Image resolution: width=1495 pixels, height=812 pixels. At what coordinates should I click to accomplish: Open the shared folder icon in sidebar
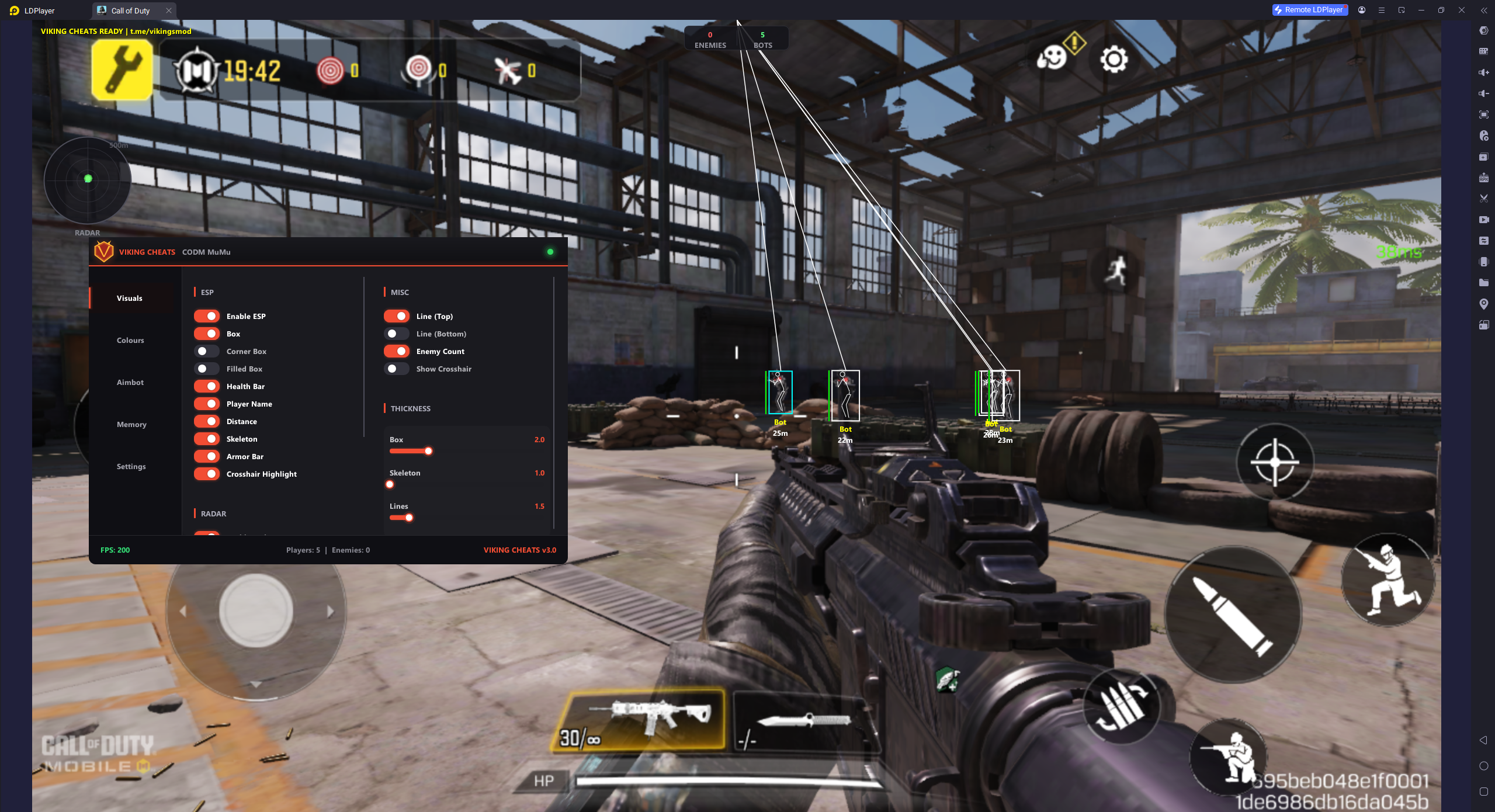pos(1484,283)
